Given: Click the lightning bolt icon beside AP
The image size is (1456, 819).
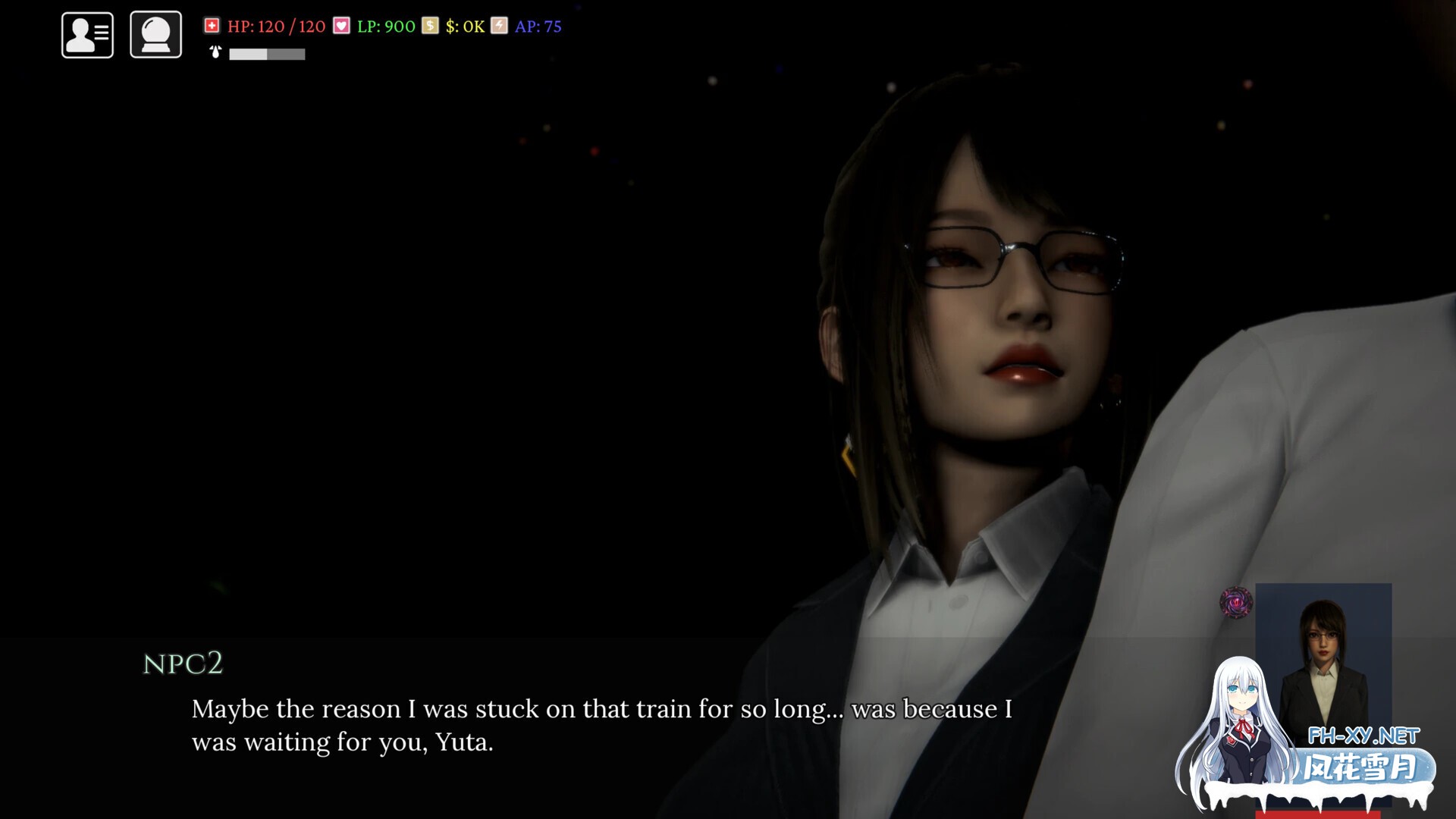Looking at the screenshot, I should pos(497,26).
